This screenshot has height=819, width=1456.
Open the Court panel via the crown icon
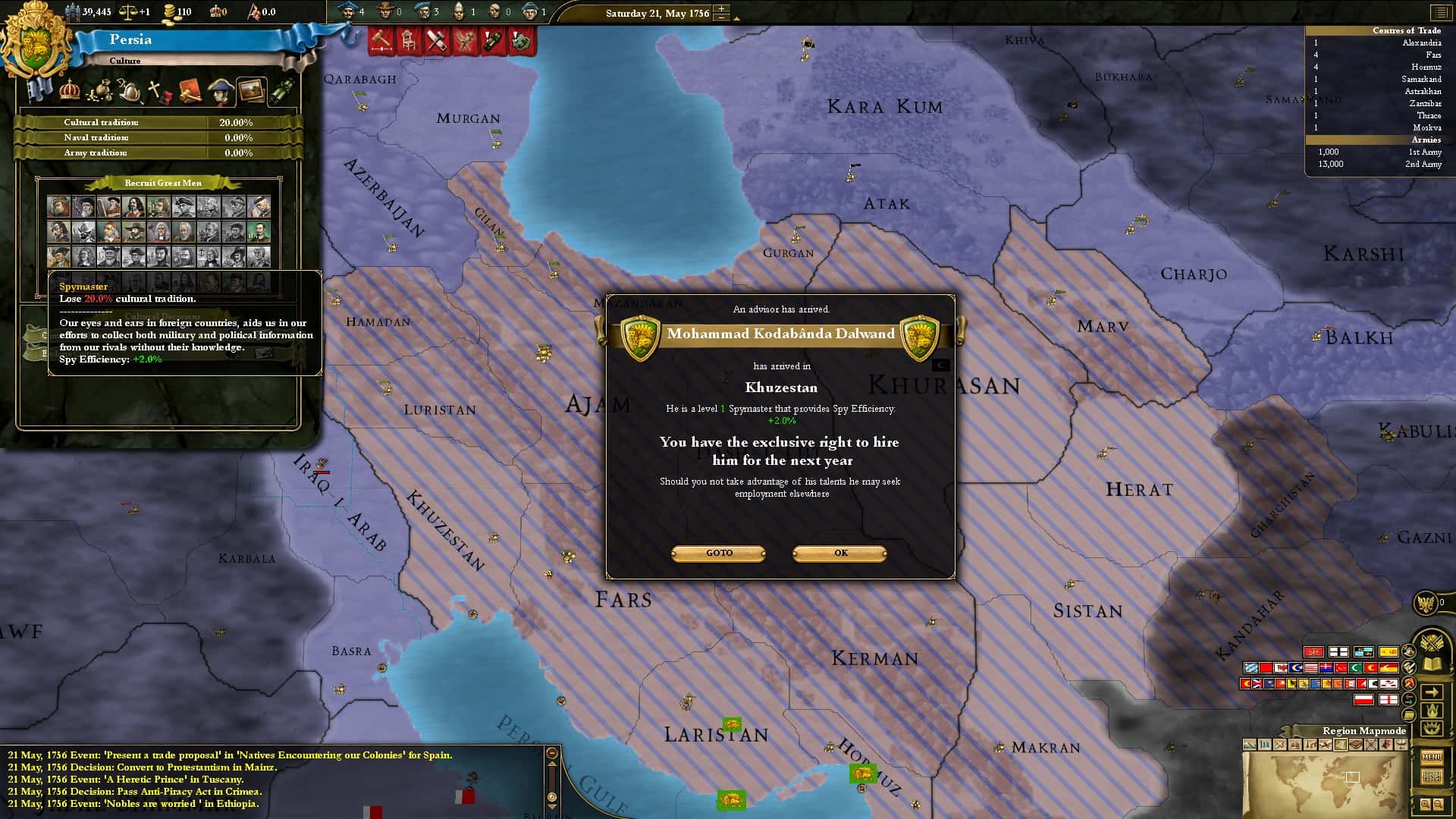[x=70, y=90]
